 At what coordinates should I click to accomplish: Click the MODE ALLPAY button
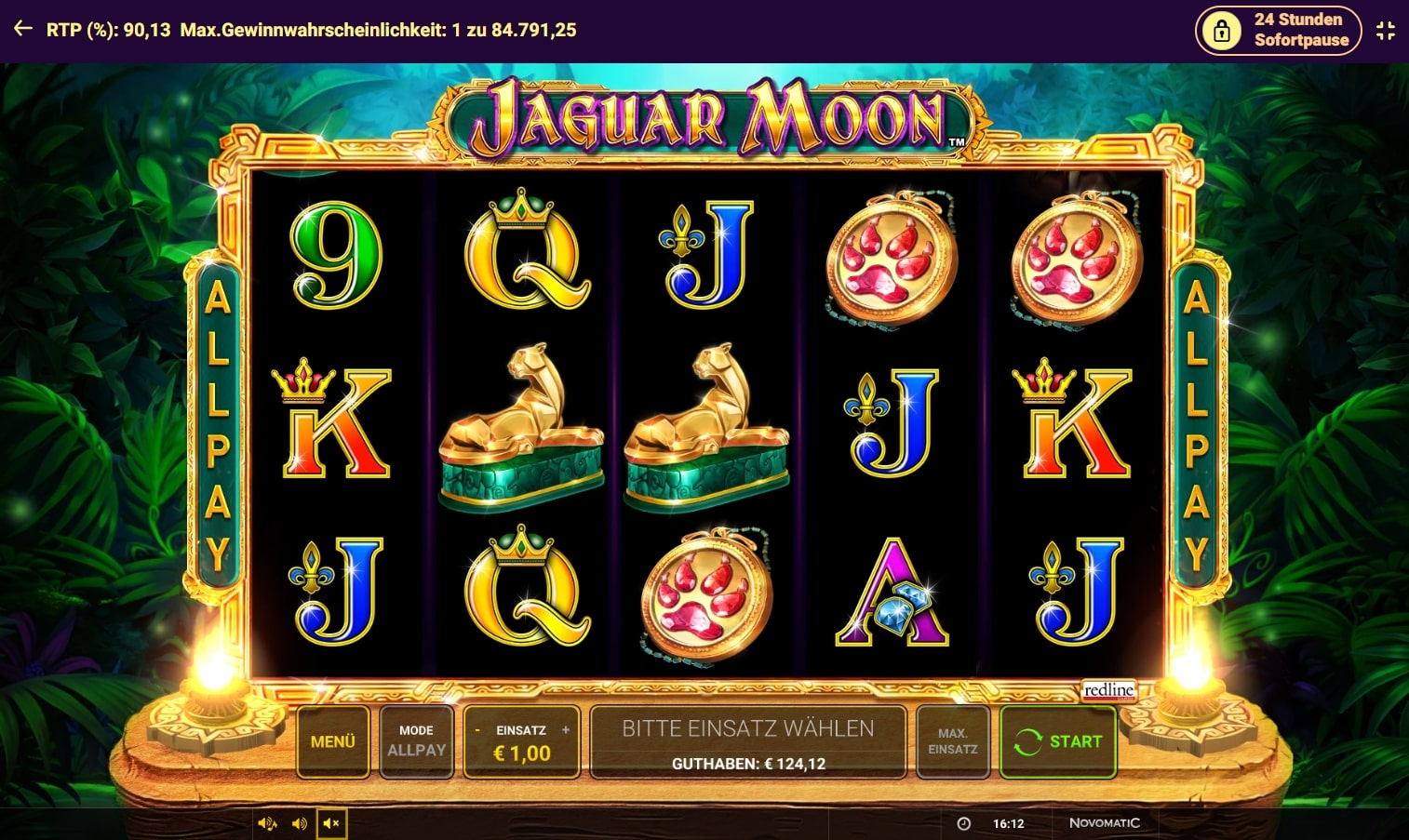416,741
